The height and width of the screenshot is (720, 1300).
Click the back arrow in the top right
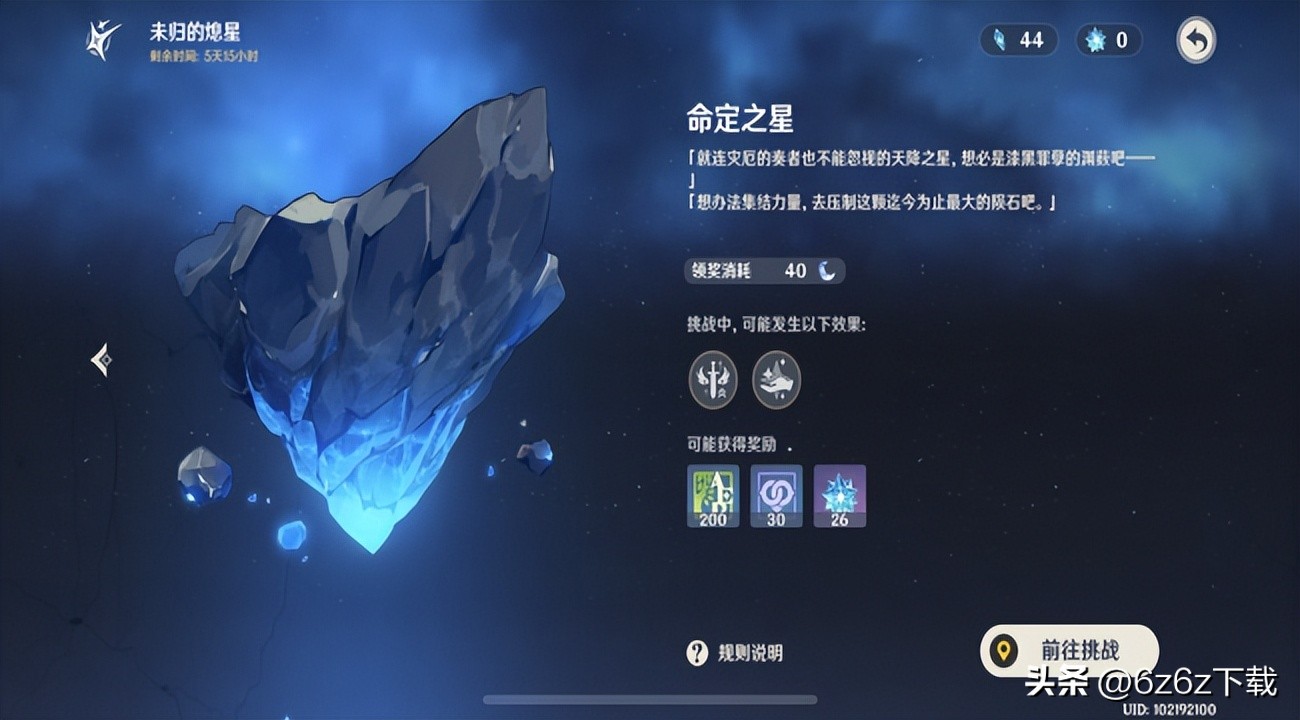(1196, 40)
